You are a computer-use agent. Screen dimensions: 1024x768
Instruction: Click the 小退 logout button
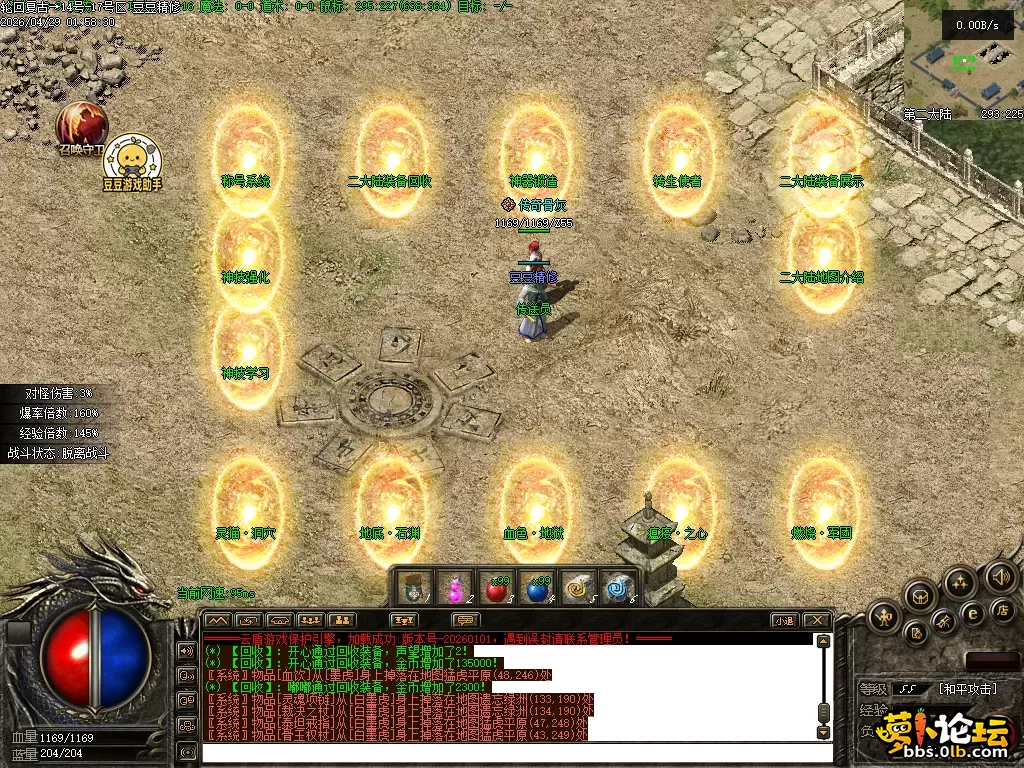(784, 621)
